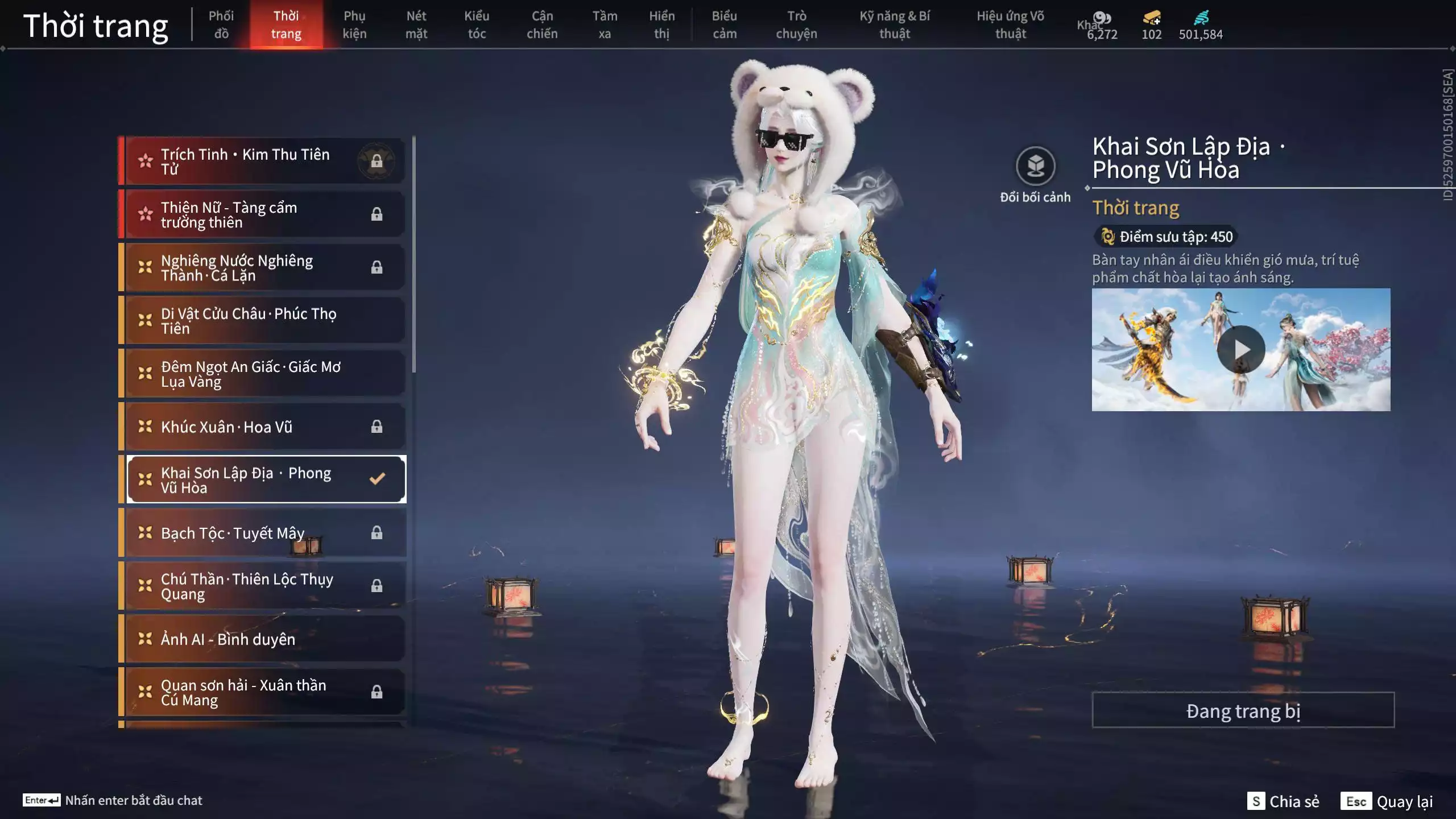Switch to the Phối đồ tab

tap(221, 24)
